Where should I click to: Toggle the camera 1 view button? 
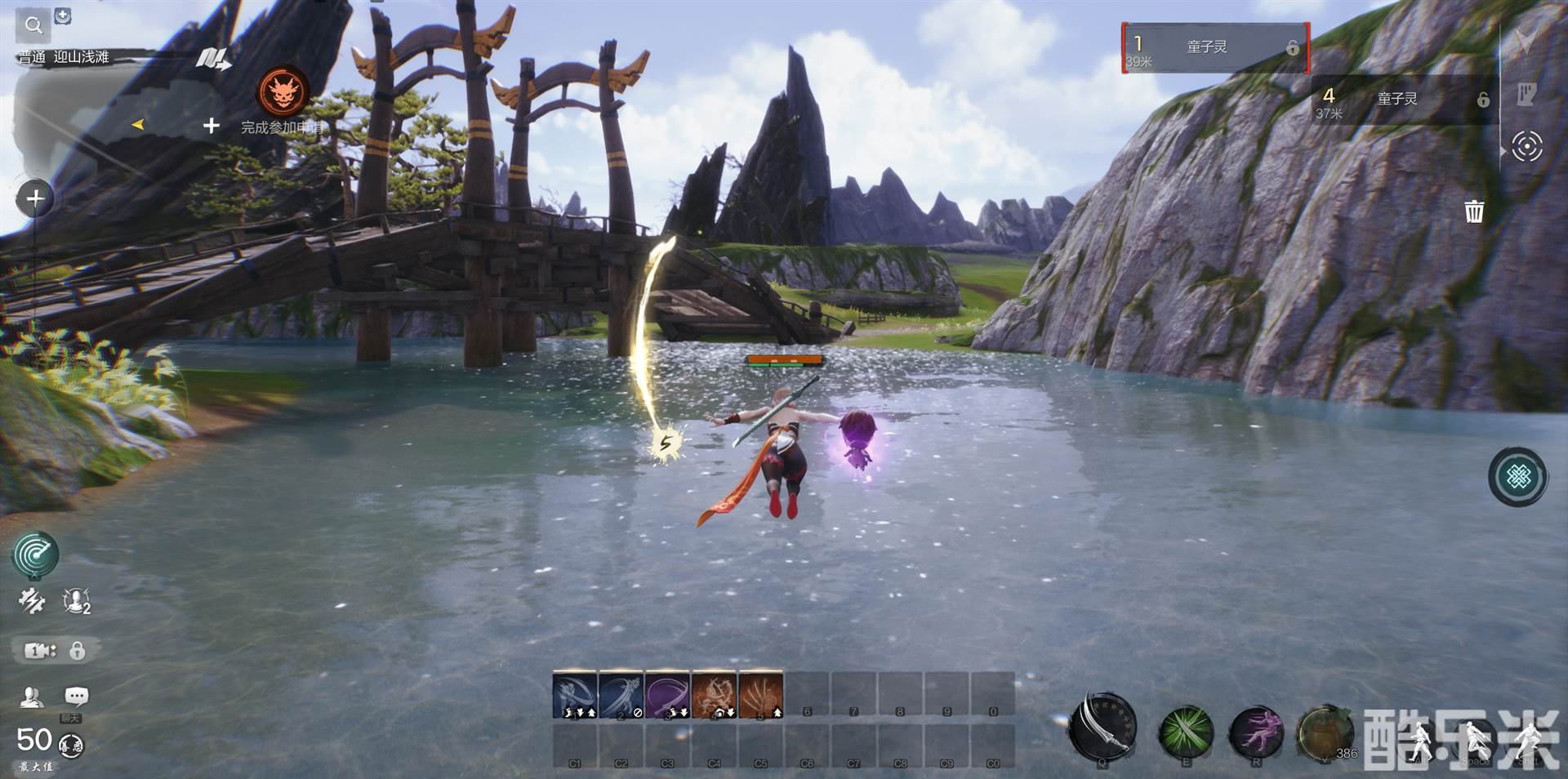tap(39, 651)
